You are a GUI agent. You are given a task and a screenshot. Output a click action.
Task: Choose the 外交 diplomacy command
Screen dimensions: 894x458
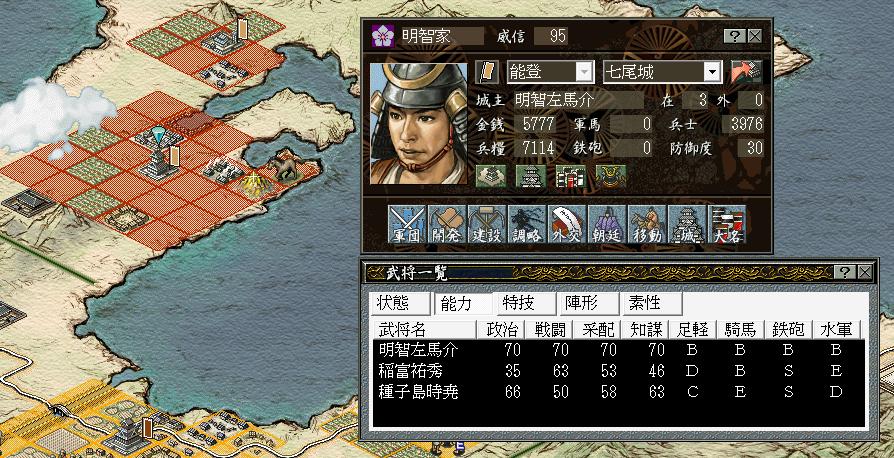(567, 226)
